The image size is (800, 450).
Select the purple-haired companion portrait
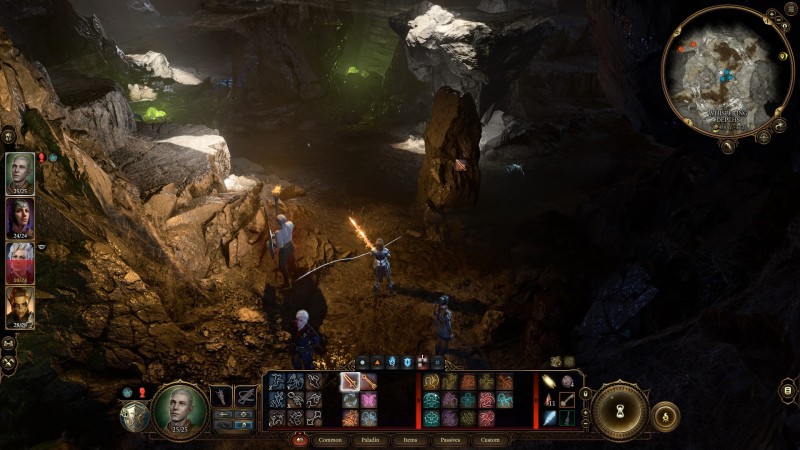click(x=20, y=218)
